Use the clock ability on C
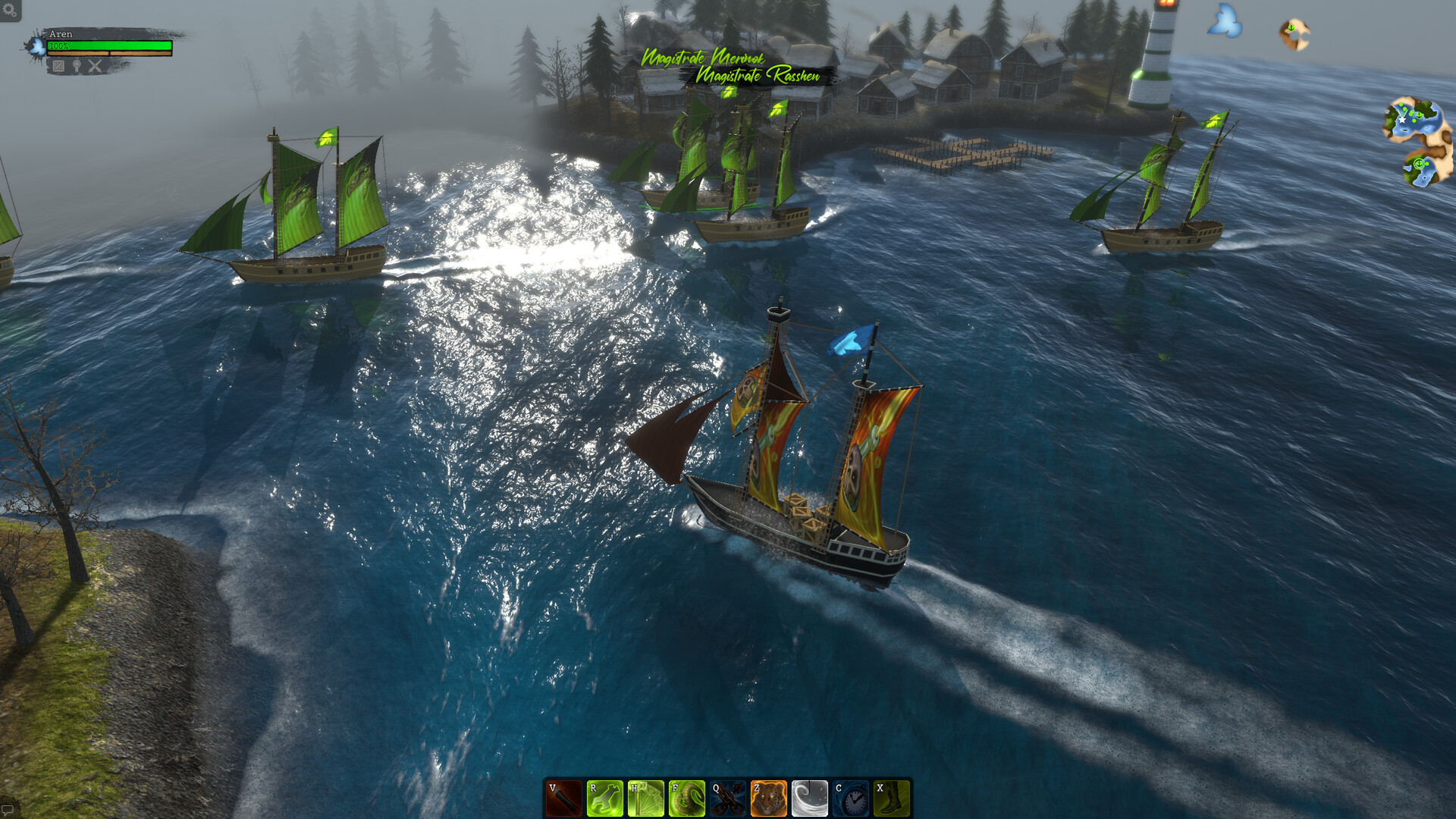The height and width of the screenshot is (819, 1456). tap(850, 799)
